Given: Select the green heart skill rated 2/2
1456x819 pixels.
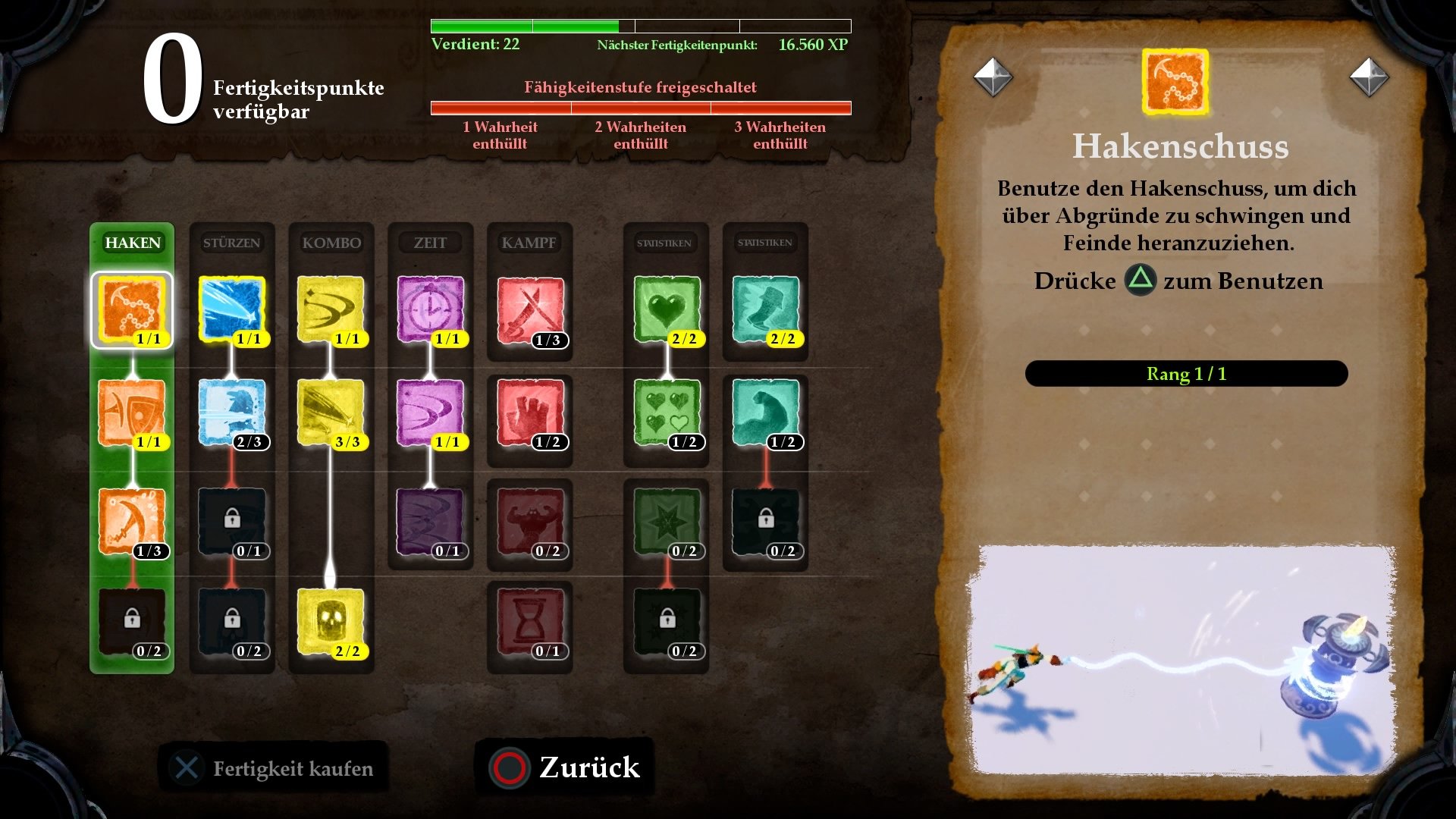Looking at the screenshot, I should (x=666, y=309).
